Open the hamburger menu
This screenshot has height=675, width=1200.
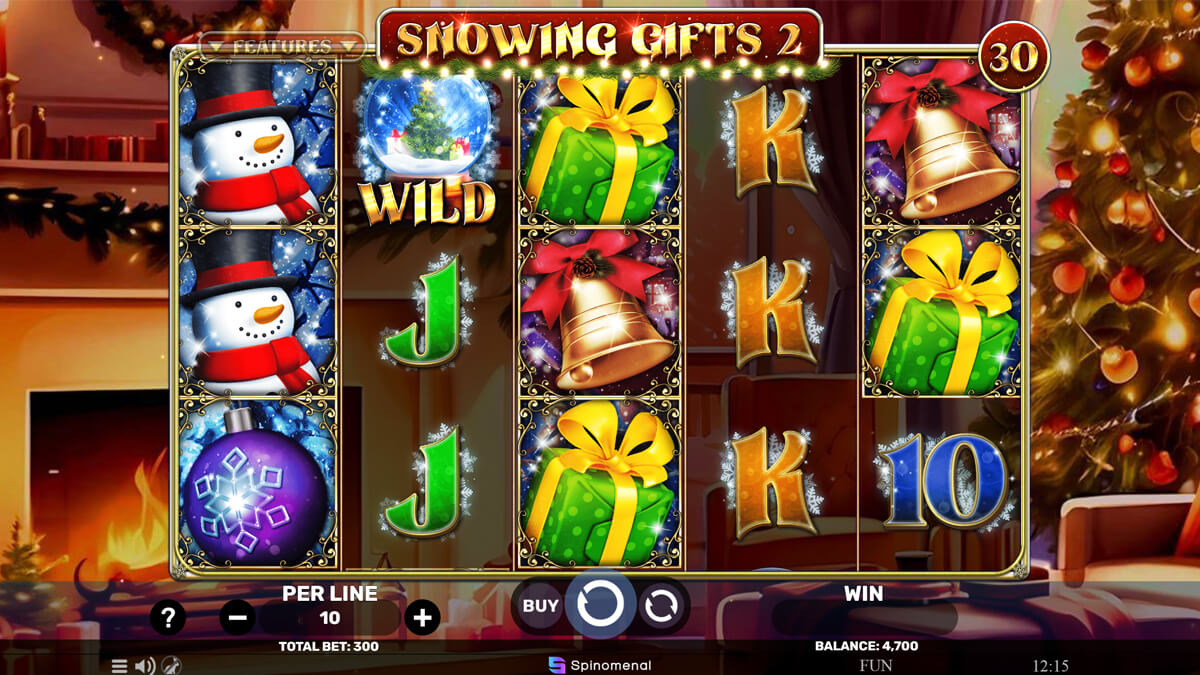[119, 666]
